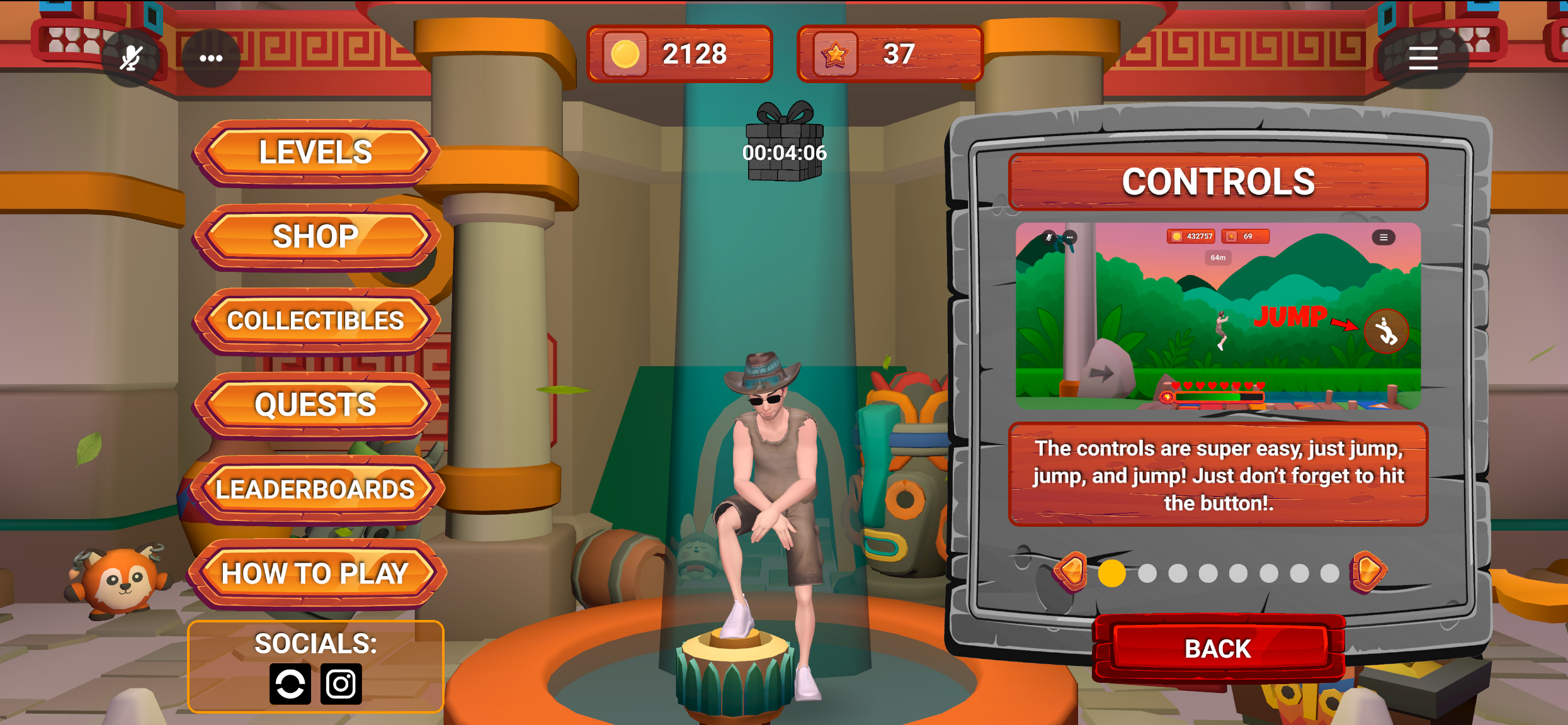Select the How To Play button

click(315, 573)
